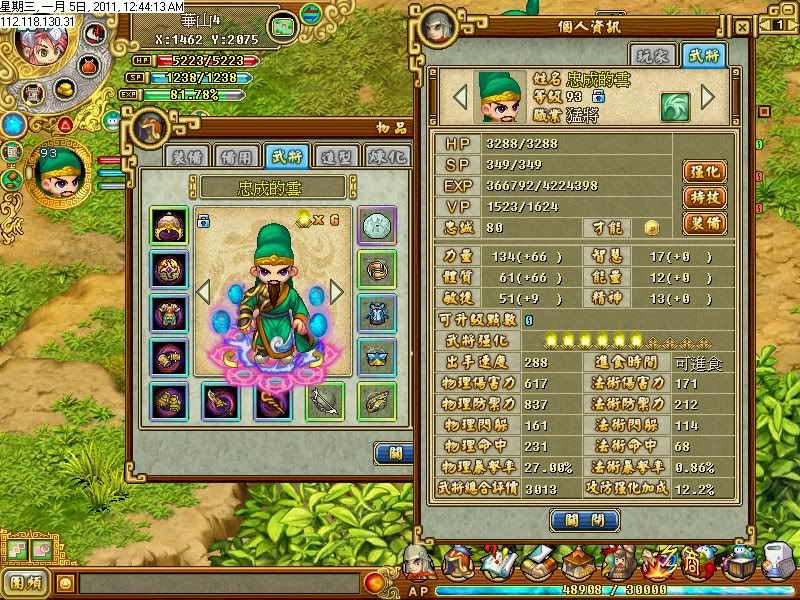Switch to the 玩家 player tab
Screen dimensions: 800x600
[x=650, y=57]
